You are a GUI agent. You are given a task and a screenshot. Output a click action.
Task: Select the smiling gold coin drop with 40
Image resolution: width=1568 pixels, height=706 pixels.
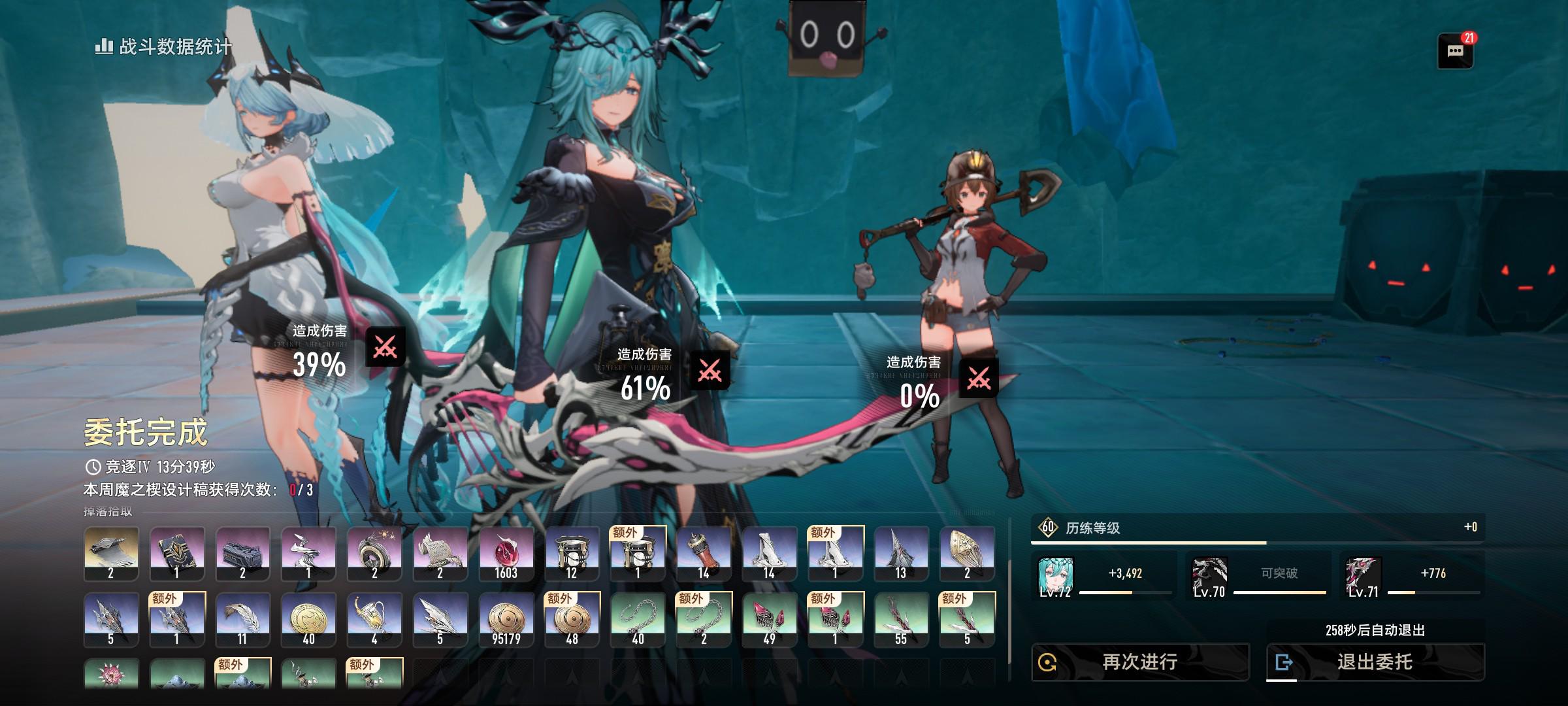coord(308,620)
